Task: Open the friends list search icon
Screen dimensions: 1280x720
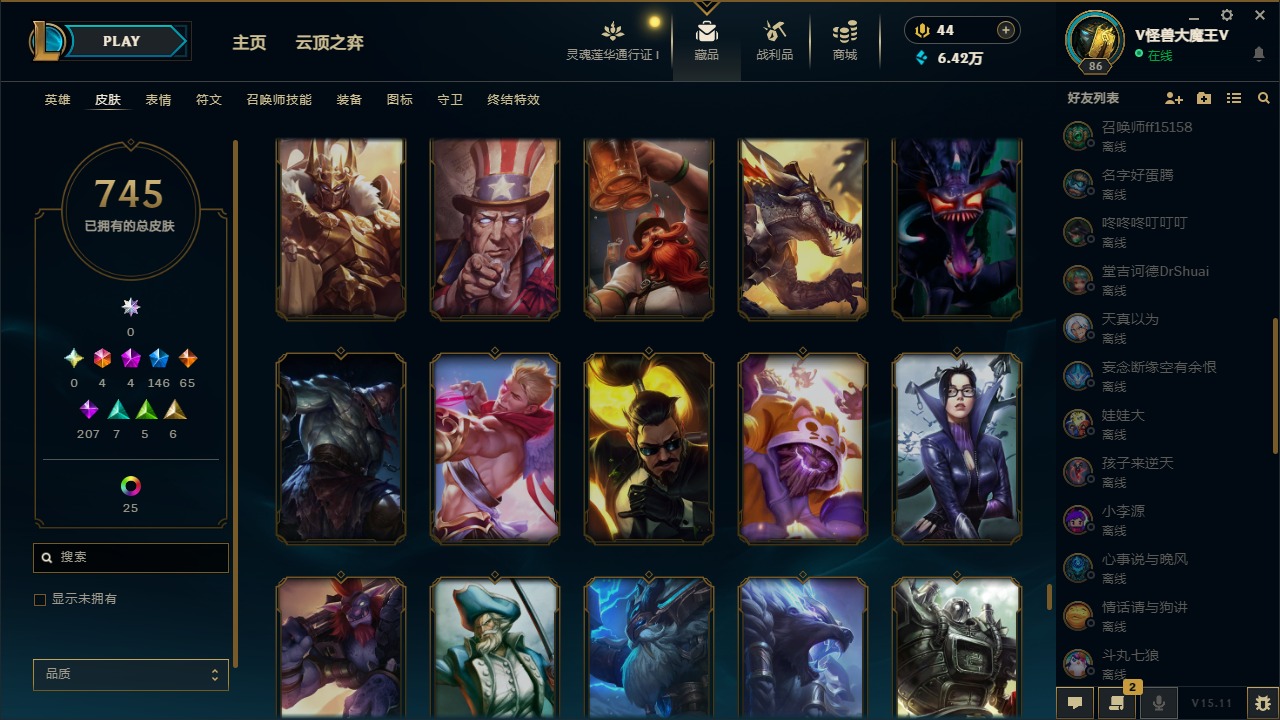Action: click(x=1263, y=97)
